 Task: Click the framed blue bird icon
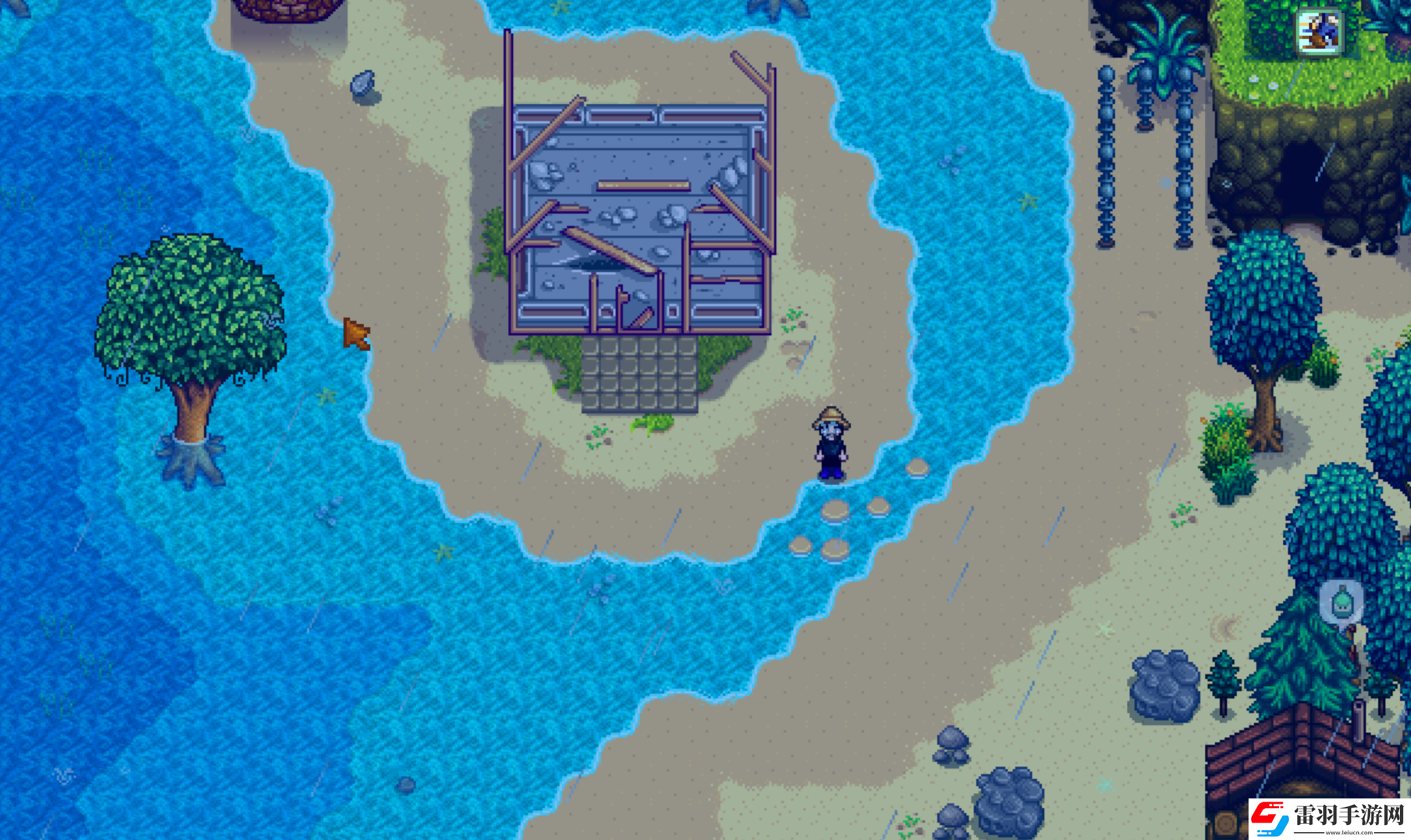click(x=1318, y=31)
